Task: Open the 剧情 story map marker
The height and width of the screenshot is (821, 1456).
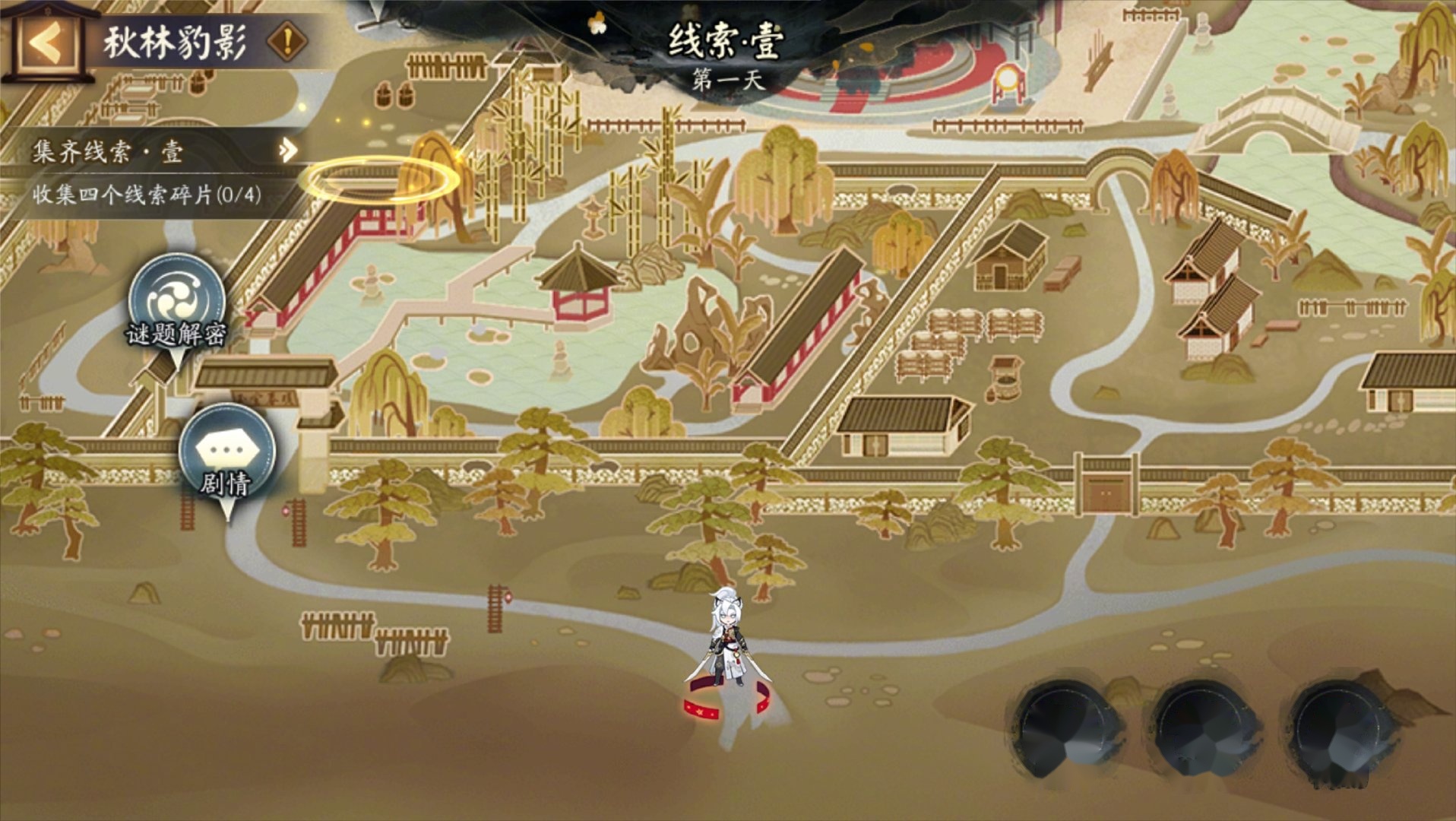Action: click(x=226, y=454)
